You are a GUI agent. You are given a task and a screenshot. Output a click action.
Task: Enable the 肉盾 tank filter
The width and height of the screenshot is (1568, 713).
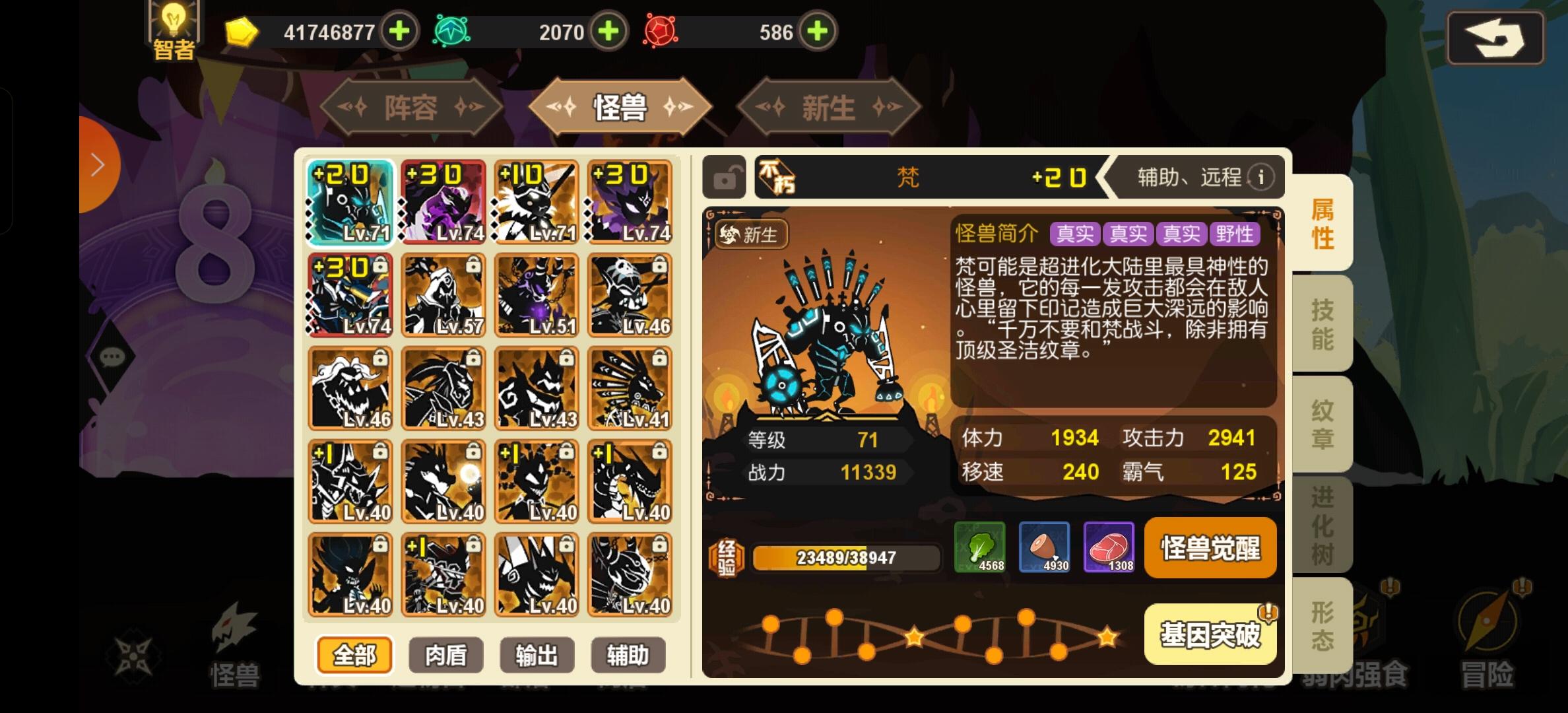click(x=445, y=655)
